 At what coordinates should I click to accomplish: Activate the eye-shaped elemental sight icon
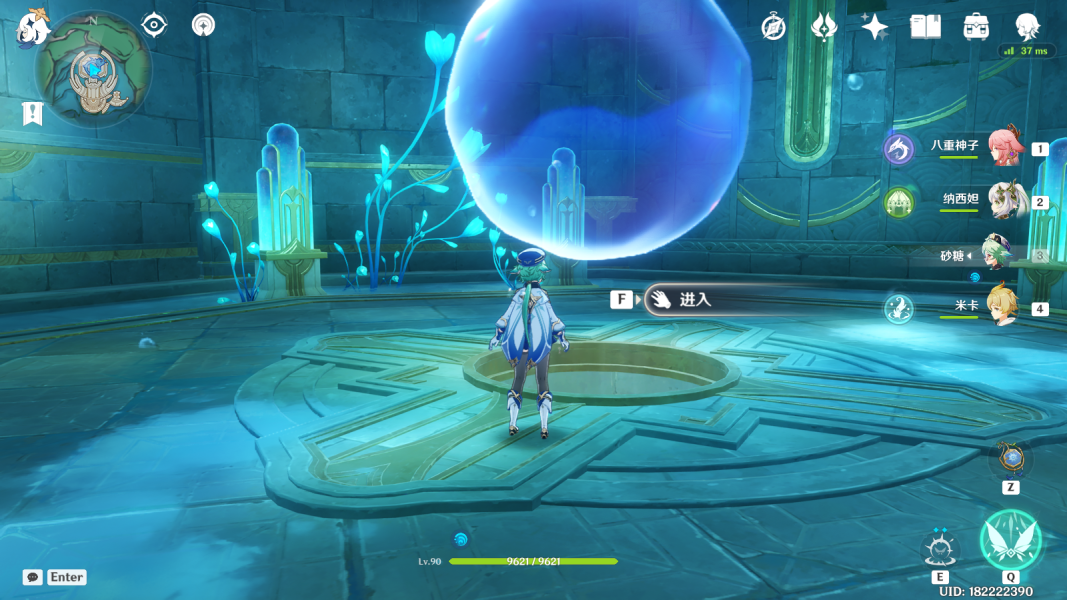coord(154,24)
